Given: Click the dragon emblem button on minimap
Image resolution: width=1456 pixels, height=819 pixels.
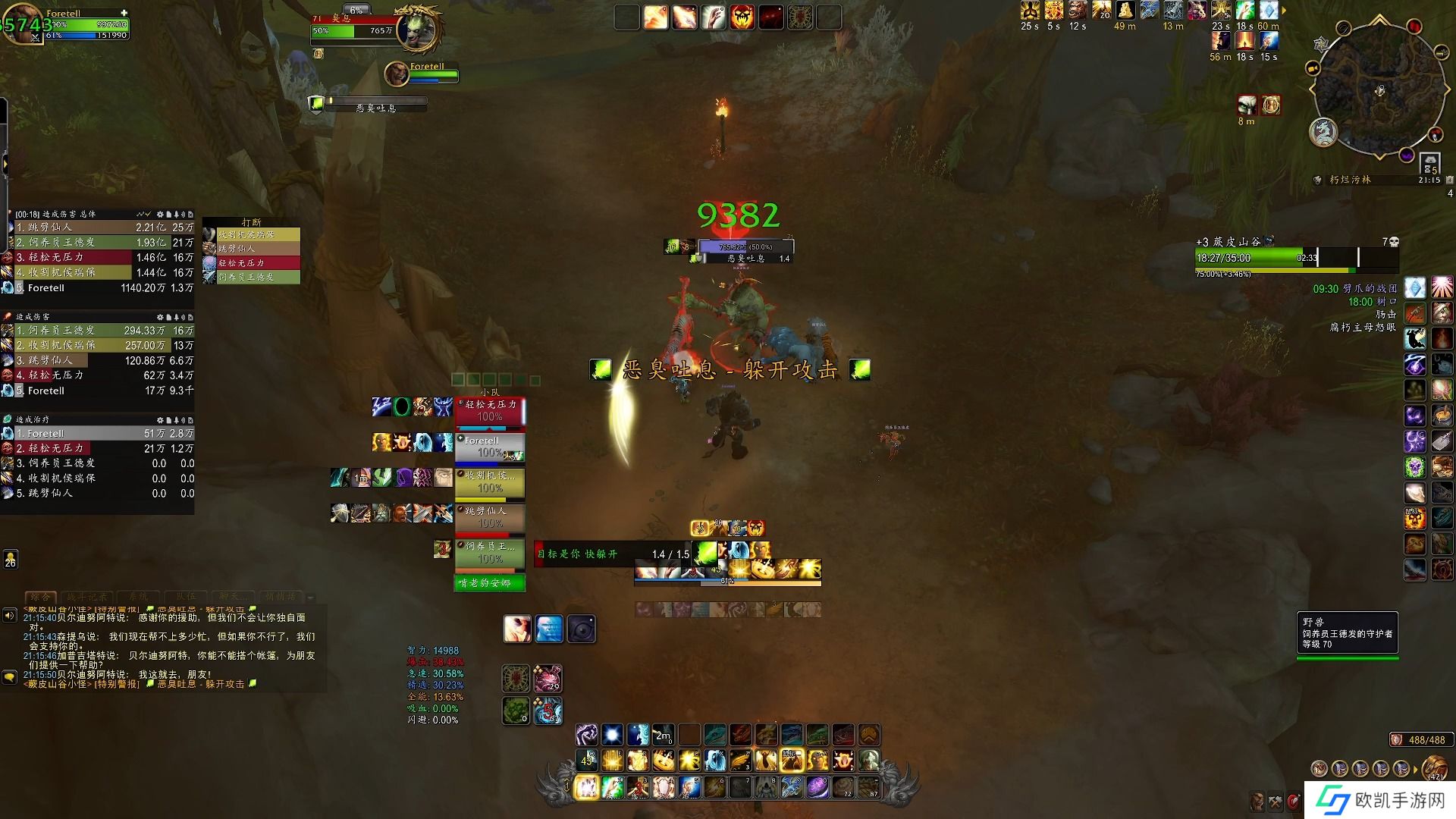Looking at the screenshot, I should click(1323, 132).
